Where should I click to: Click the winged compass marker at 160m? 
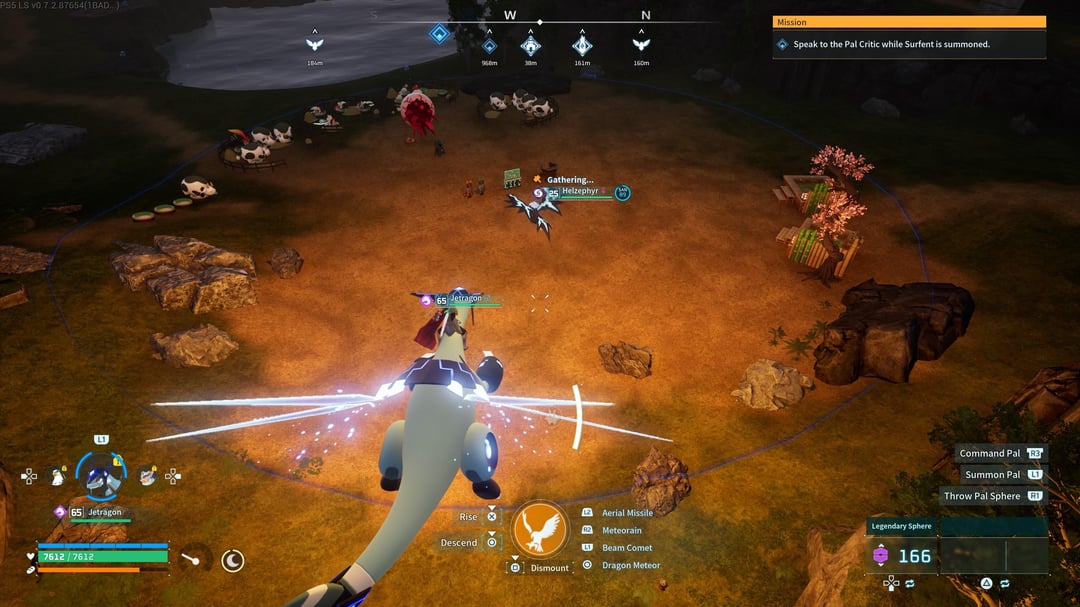641,44
